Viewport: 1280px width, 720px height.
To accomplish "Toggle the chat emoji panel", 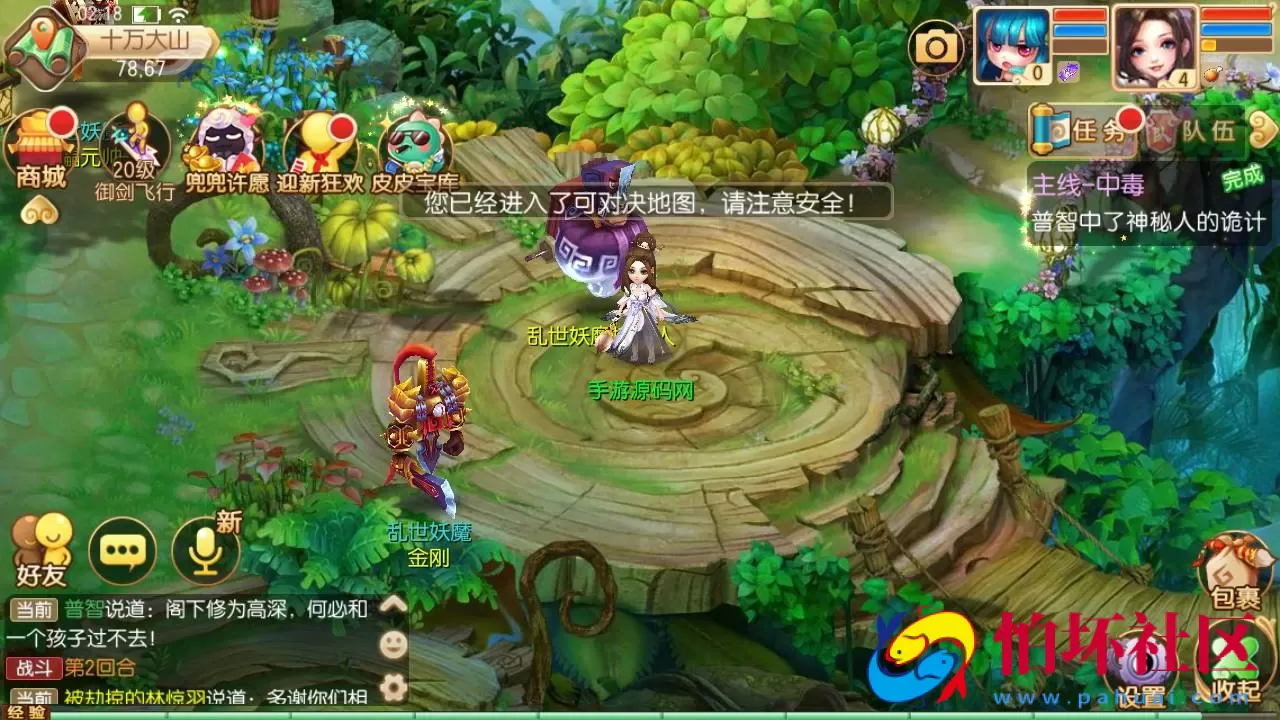I will click(x=393, y=645).
